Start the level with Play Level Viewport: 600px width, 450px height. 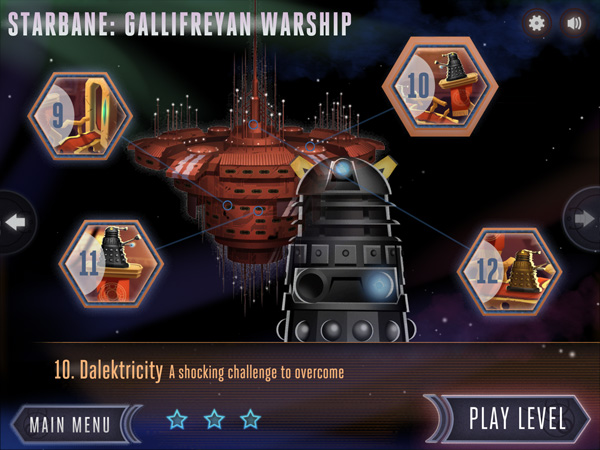coord(516,419)
